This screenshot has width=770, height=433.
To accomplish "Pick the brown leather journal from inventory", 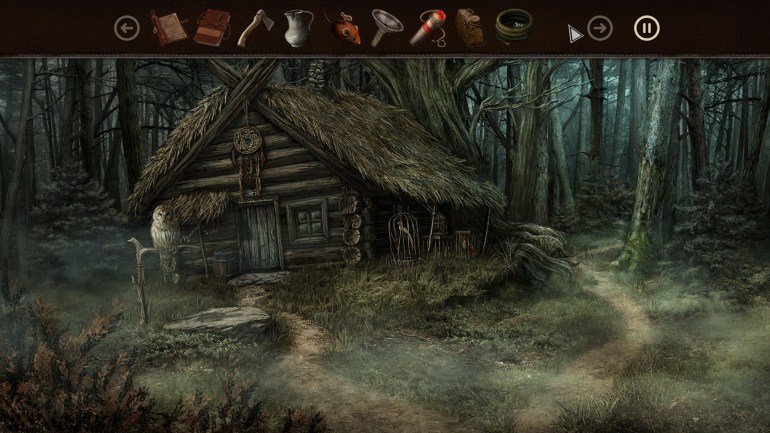I will [x=212, y=28].
